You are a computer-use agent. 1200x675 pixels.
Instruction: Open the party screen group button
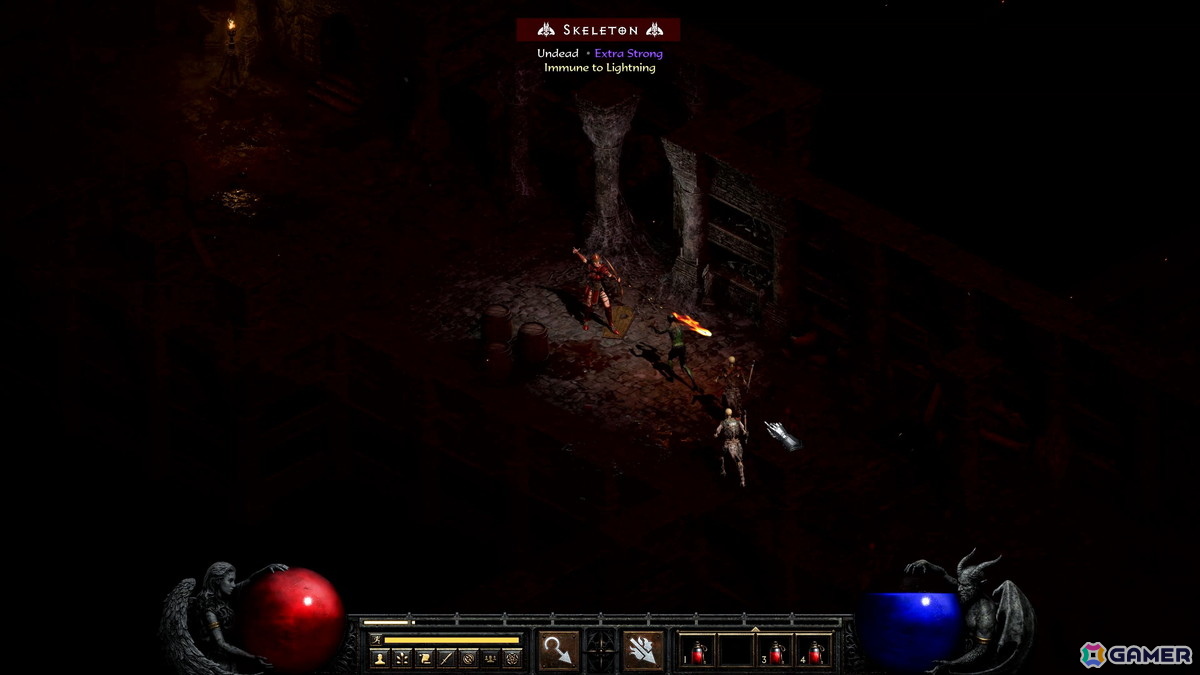[490, 657]
